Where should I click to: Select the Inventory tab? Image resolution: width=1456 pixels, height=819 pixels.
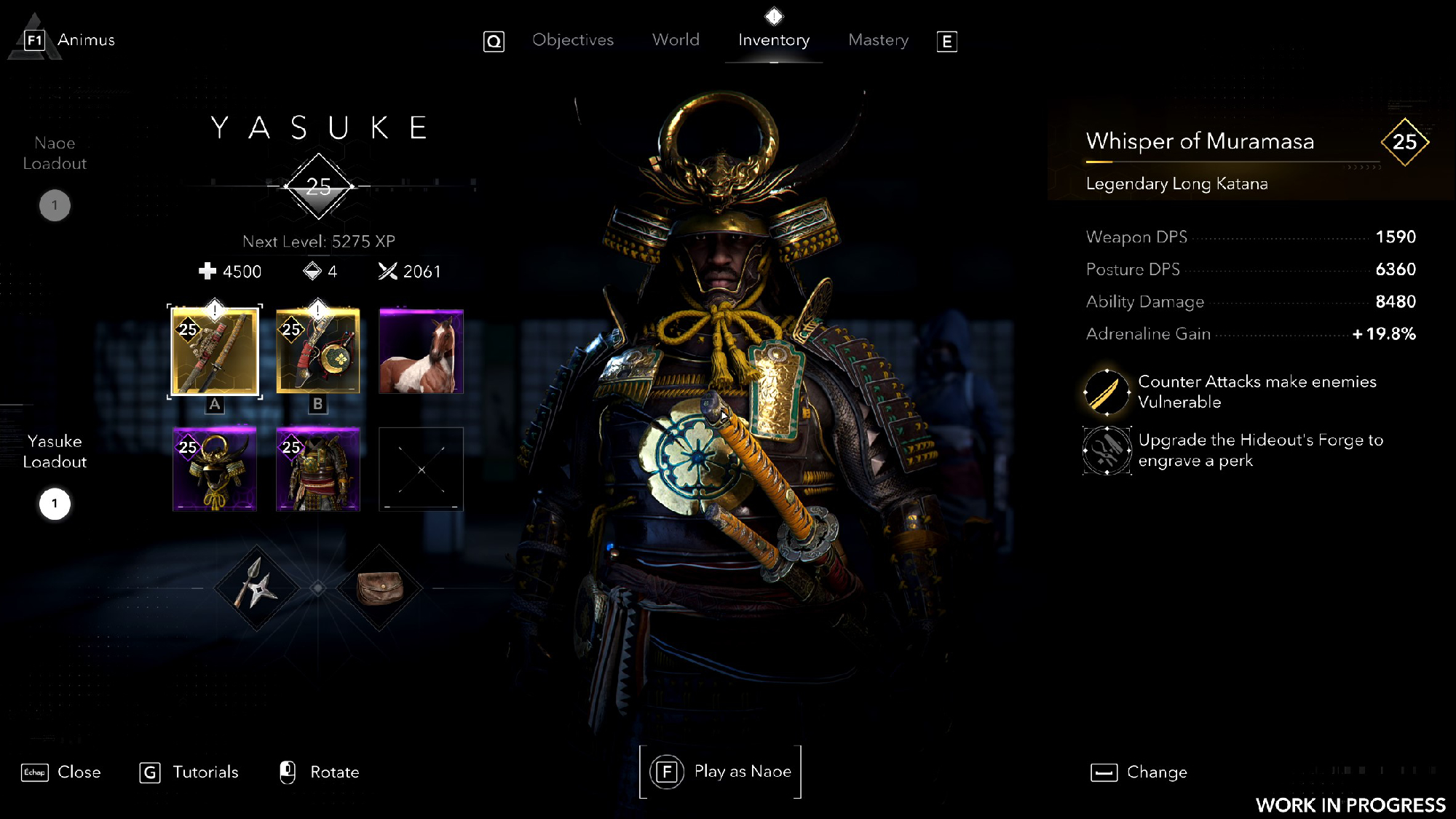coord(773,40)
